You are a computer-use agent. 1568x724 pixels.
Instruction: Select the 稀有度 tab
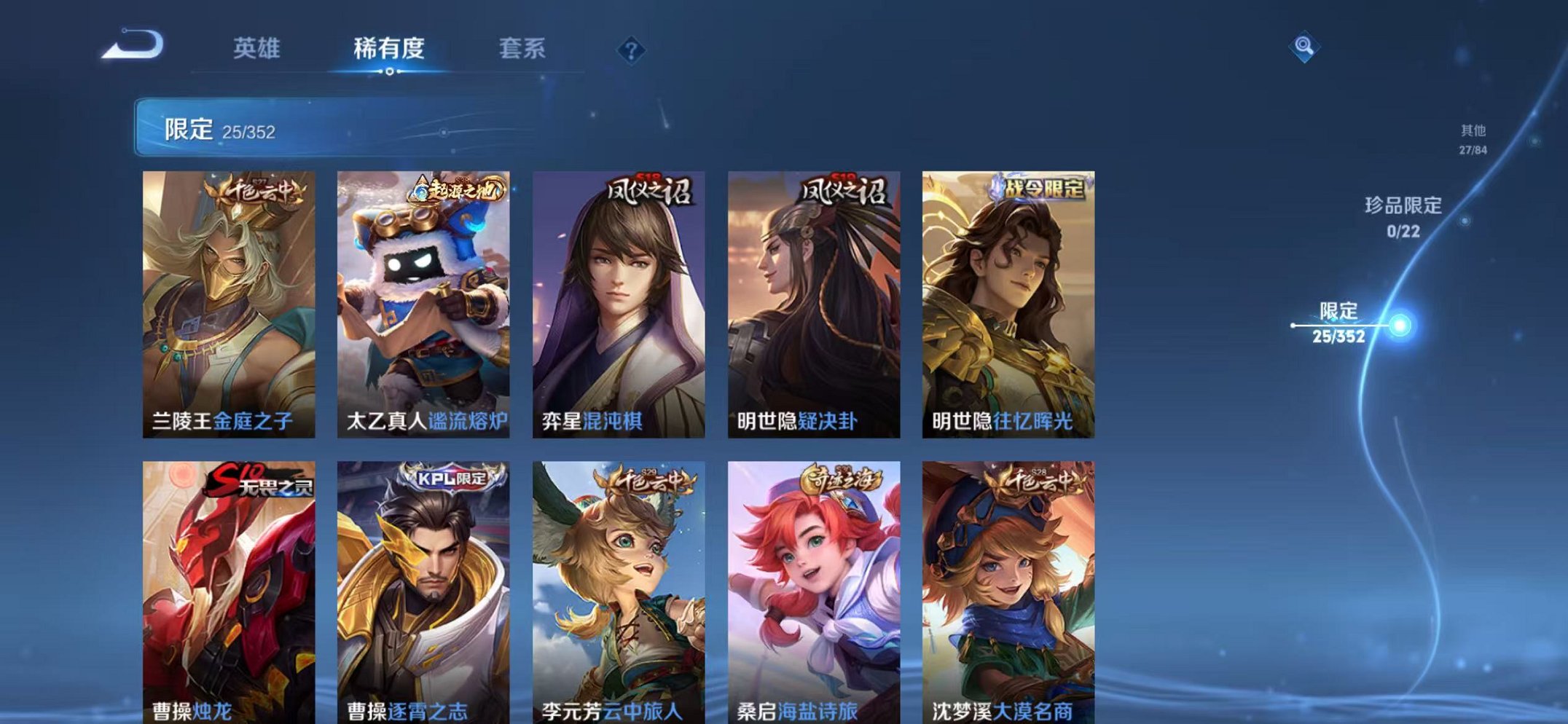coord(391,49)
